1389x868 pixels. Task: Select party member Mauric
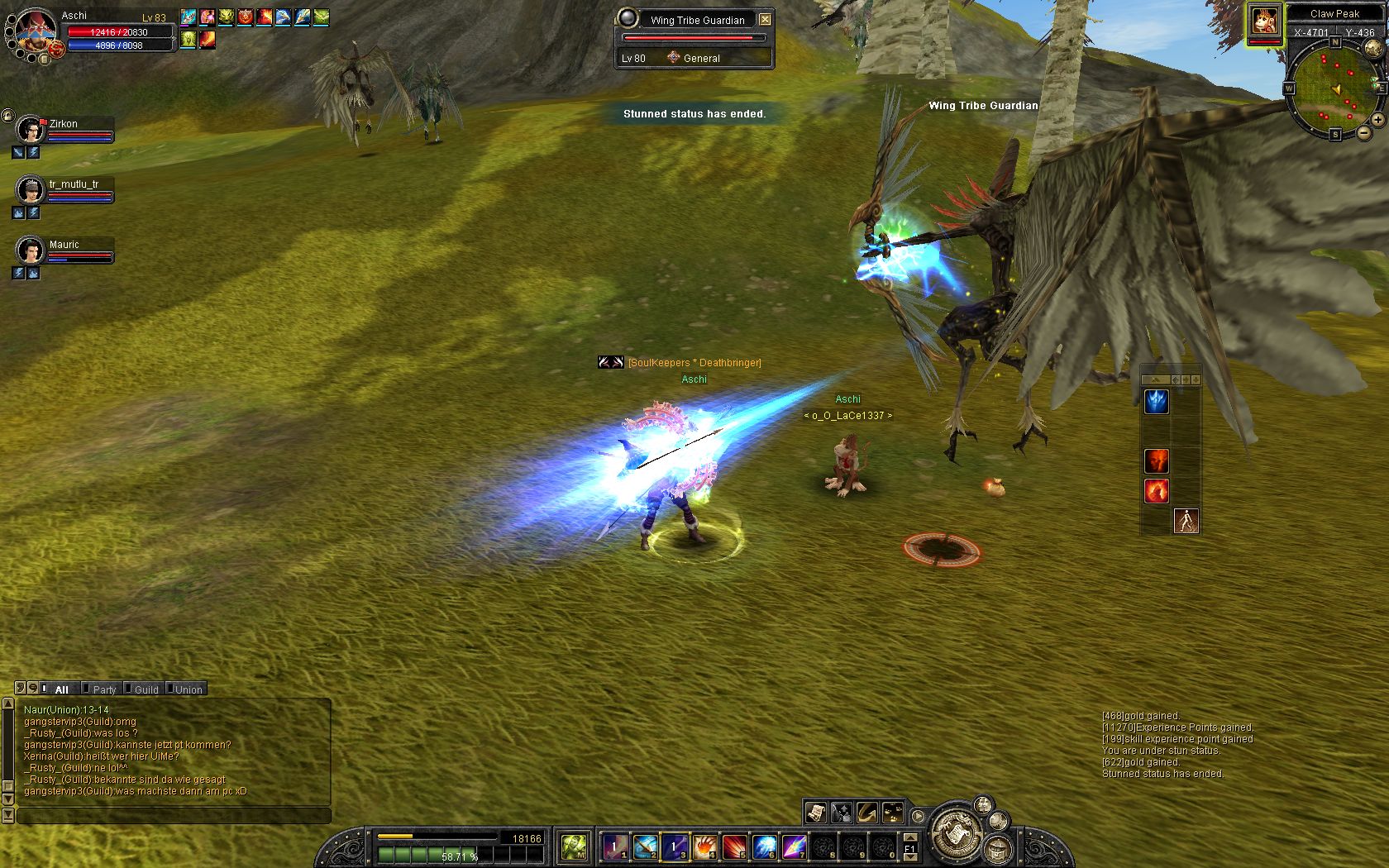(31, 250)
